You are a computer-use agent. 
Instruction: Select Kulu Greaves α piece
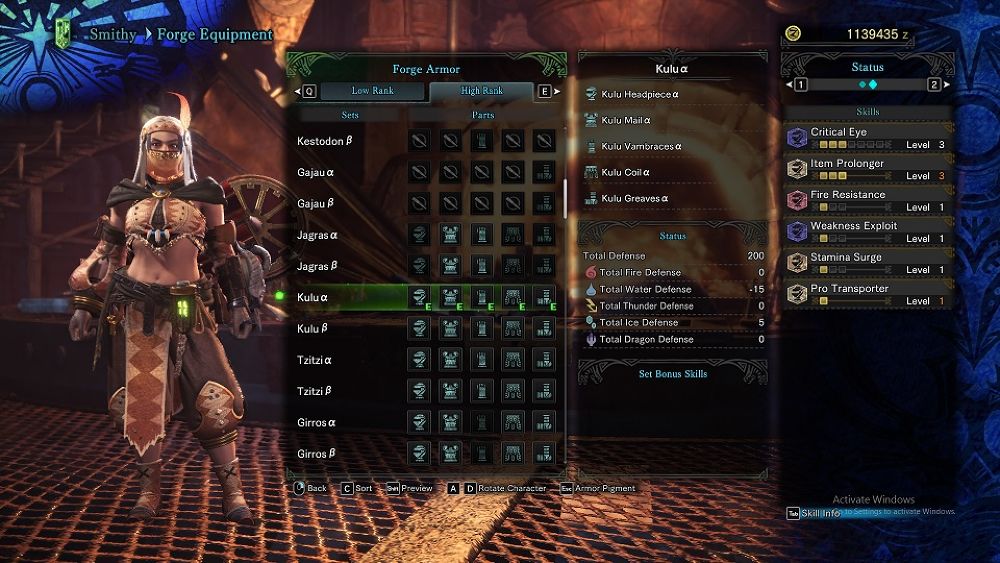(x=634, y=199)
